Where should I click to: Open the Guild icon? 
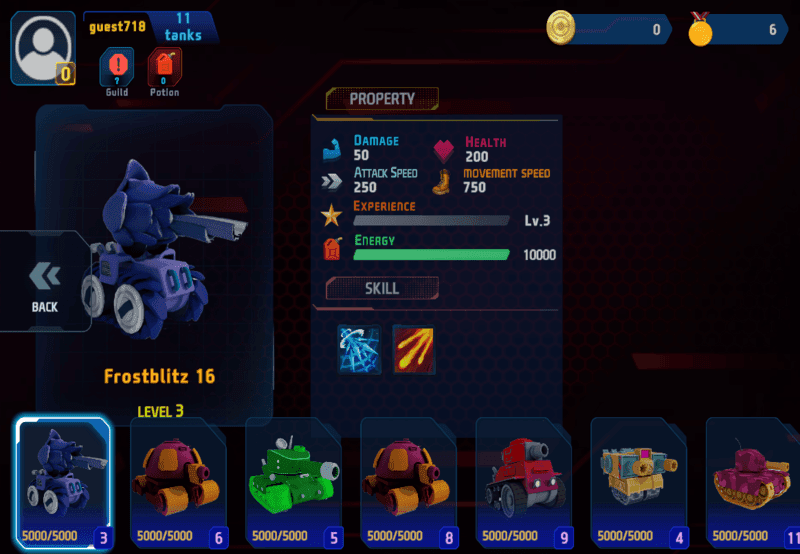pyautogui.click(x=116, y=70)
